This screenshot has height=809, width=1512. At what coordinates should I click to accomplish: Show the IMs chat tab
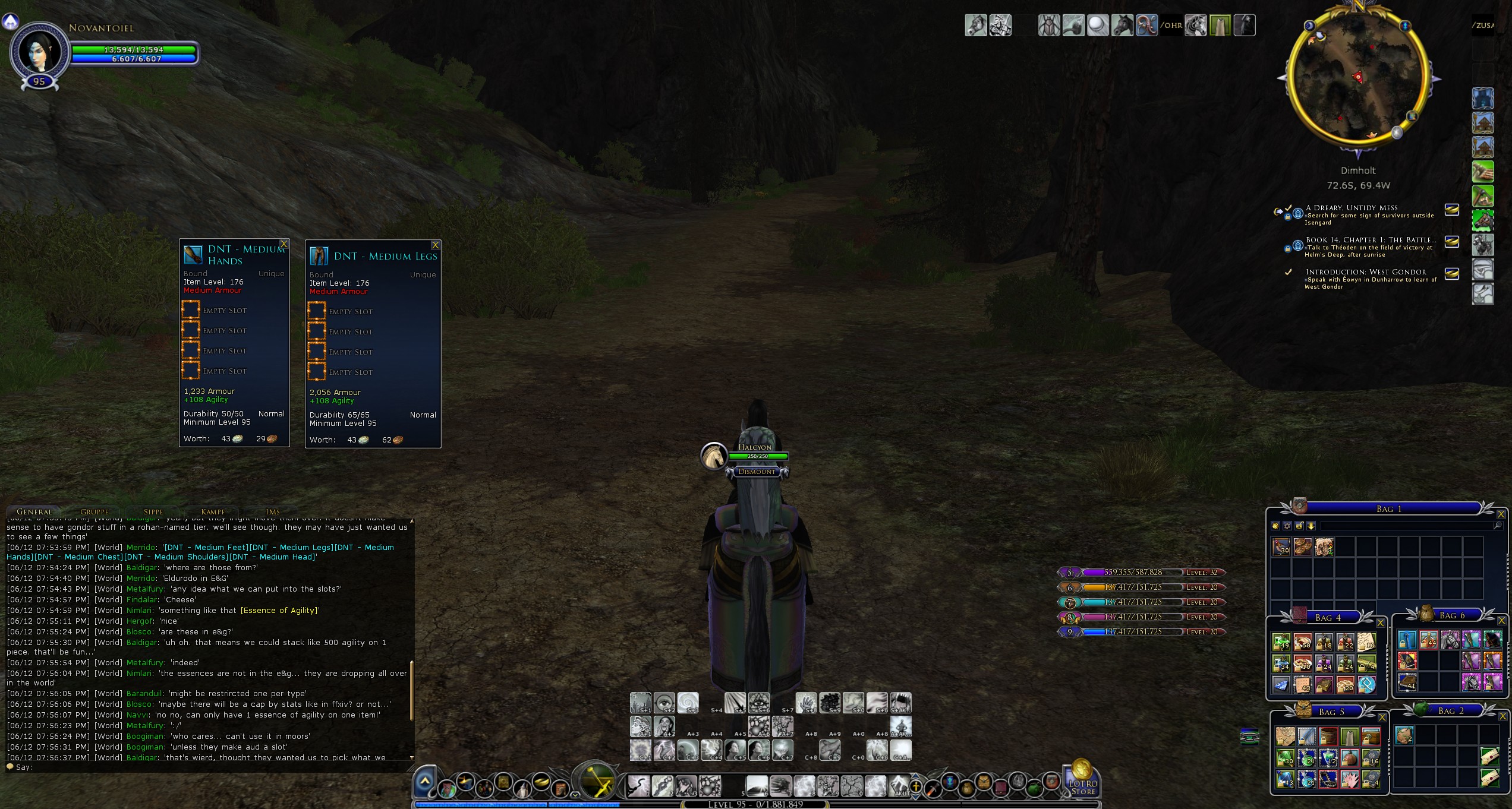(x=273, y=511)
